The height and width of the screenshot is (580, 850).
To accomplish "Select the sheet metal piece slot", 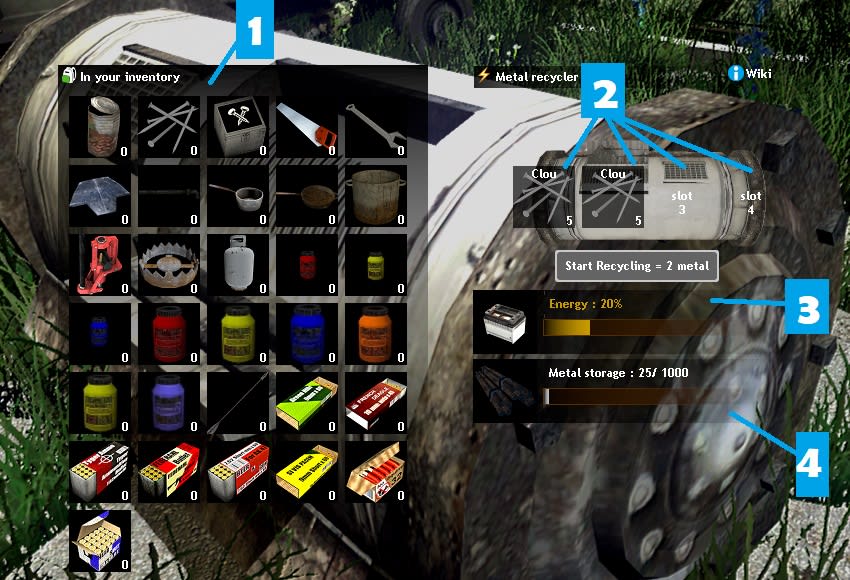I will (101, 195).
